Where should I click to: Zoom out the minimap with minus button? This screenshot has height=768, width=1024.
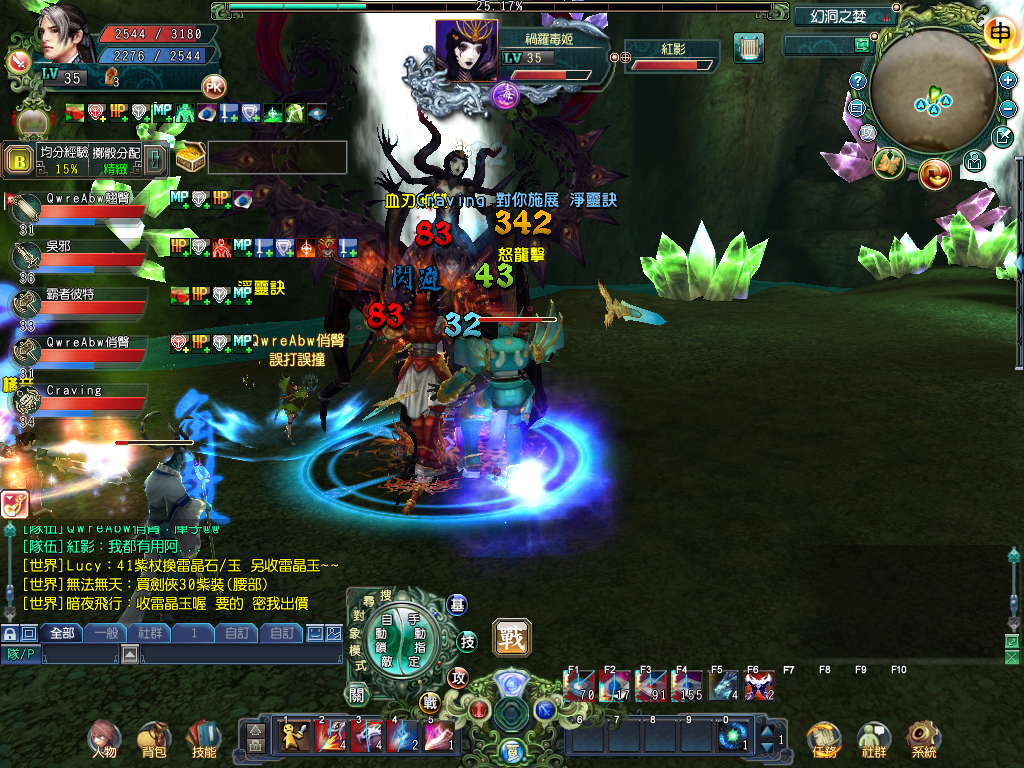pos(1008,107)
